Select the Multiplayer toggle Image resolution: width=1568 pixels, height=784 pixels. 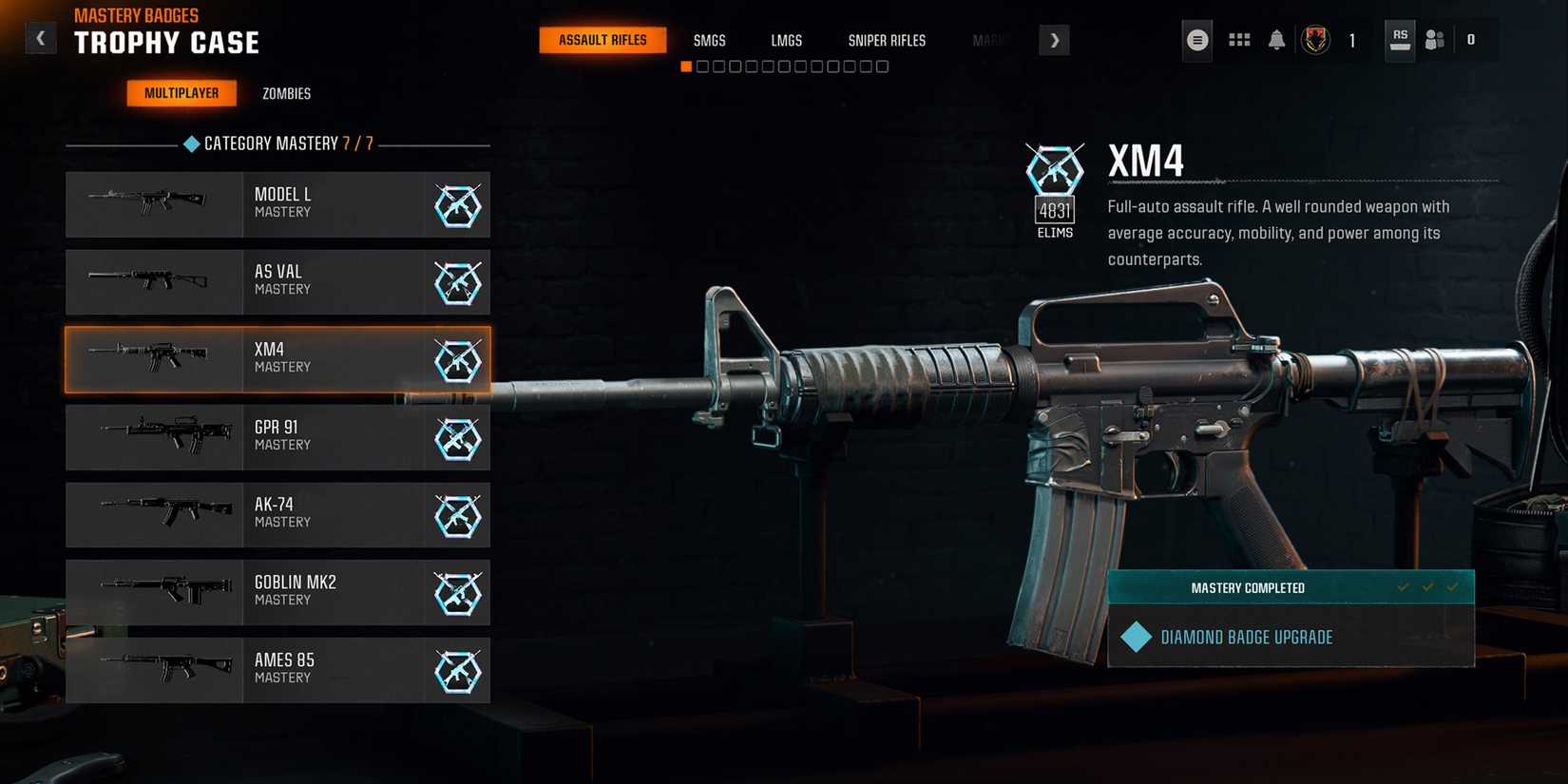182,93
